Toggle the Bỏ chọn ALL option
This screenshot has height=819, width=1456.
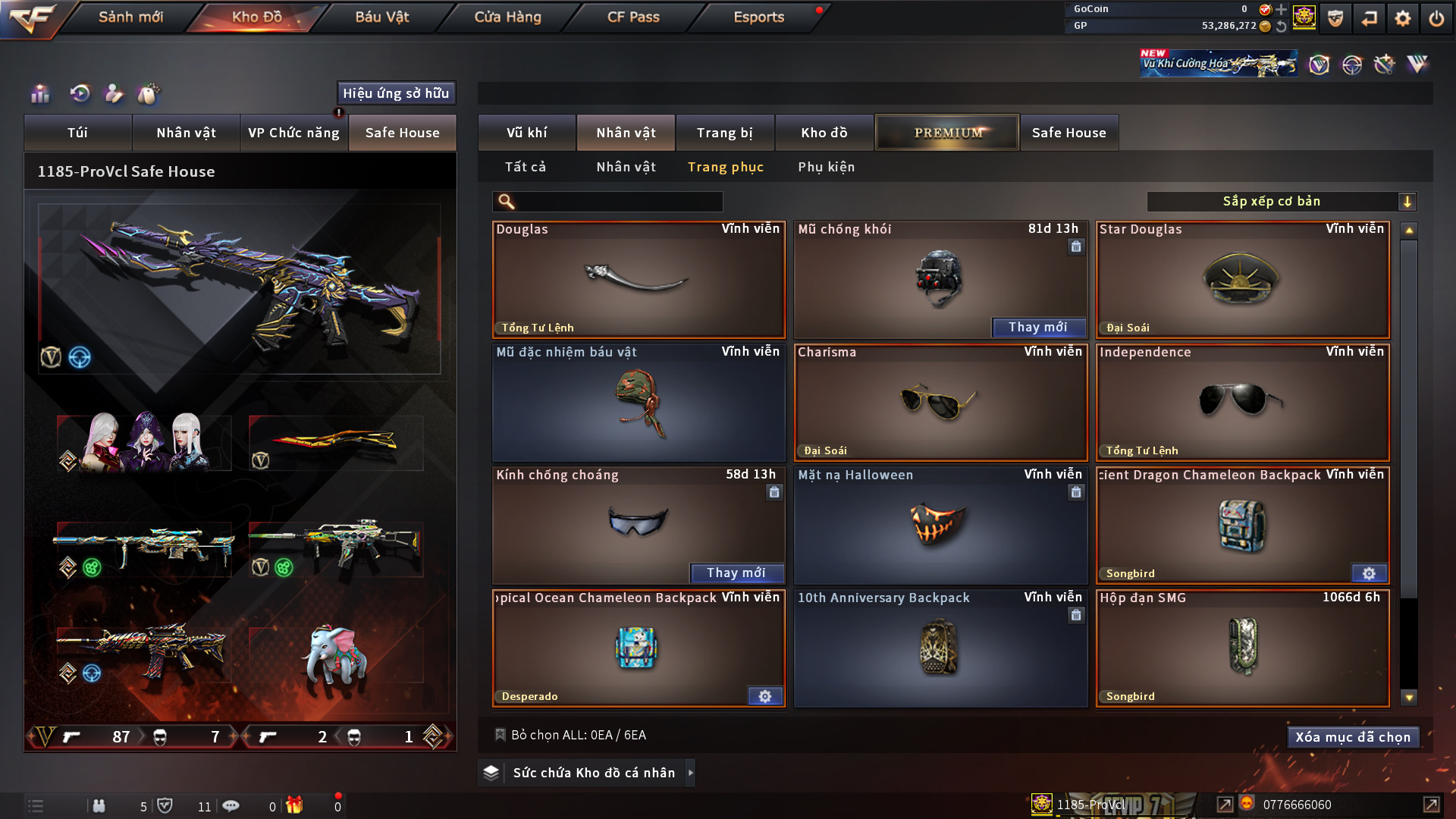500,735
